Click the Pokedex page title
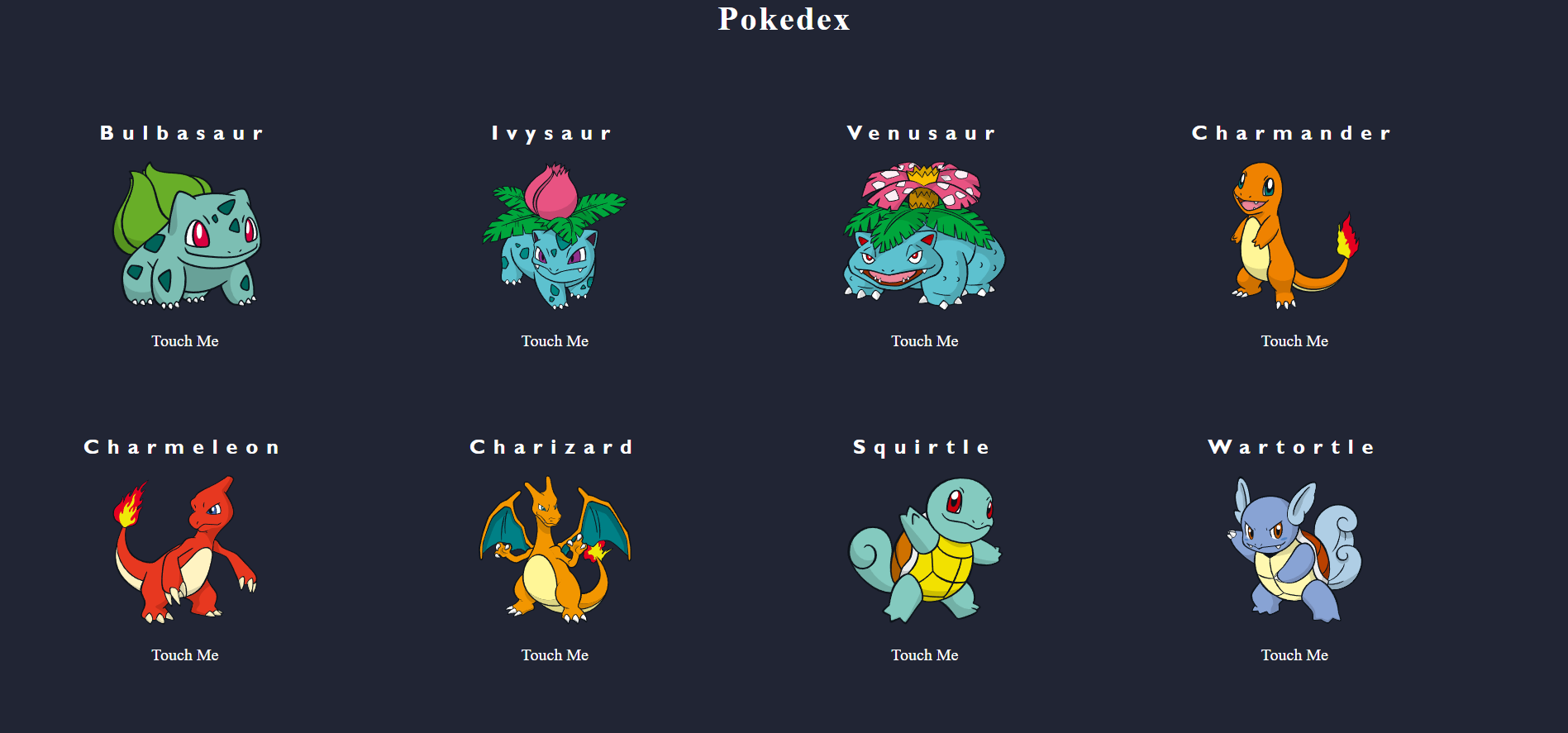Screen dimensions: 1568x733 coord(784,20)
